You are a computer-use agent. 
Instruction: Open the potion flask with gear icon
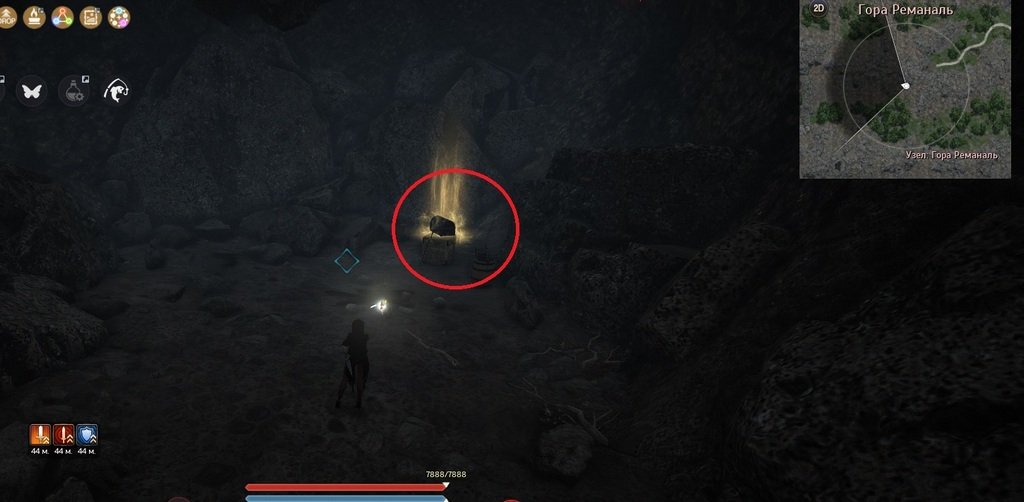point(75,91)
